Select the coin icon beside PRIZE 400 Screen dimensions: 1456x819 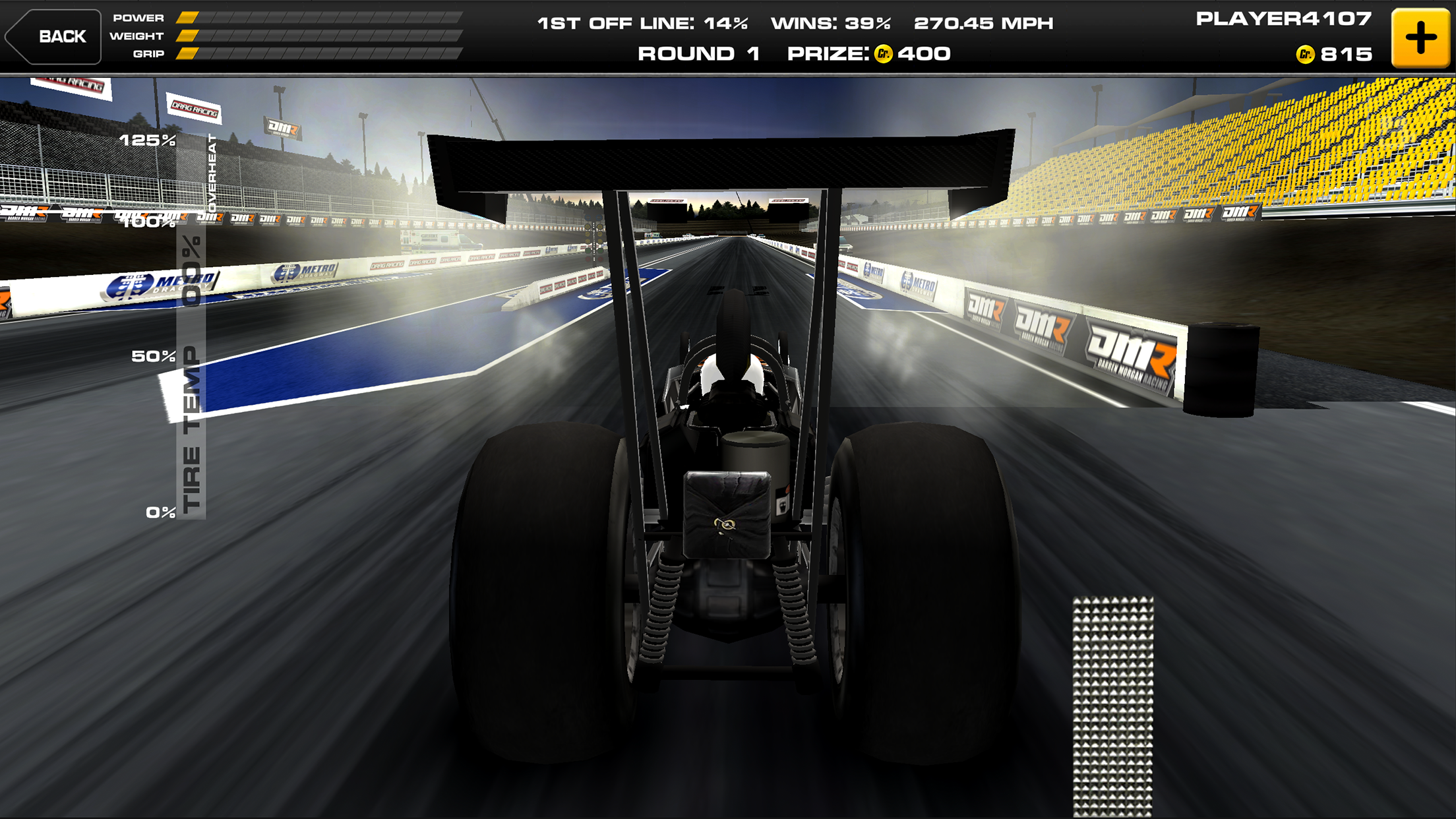[884, 55]
